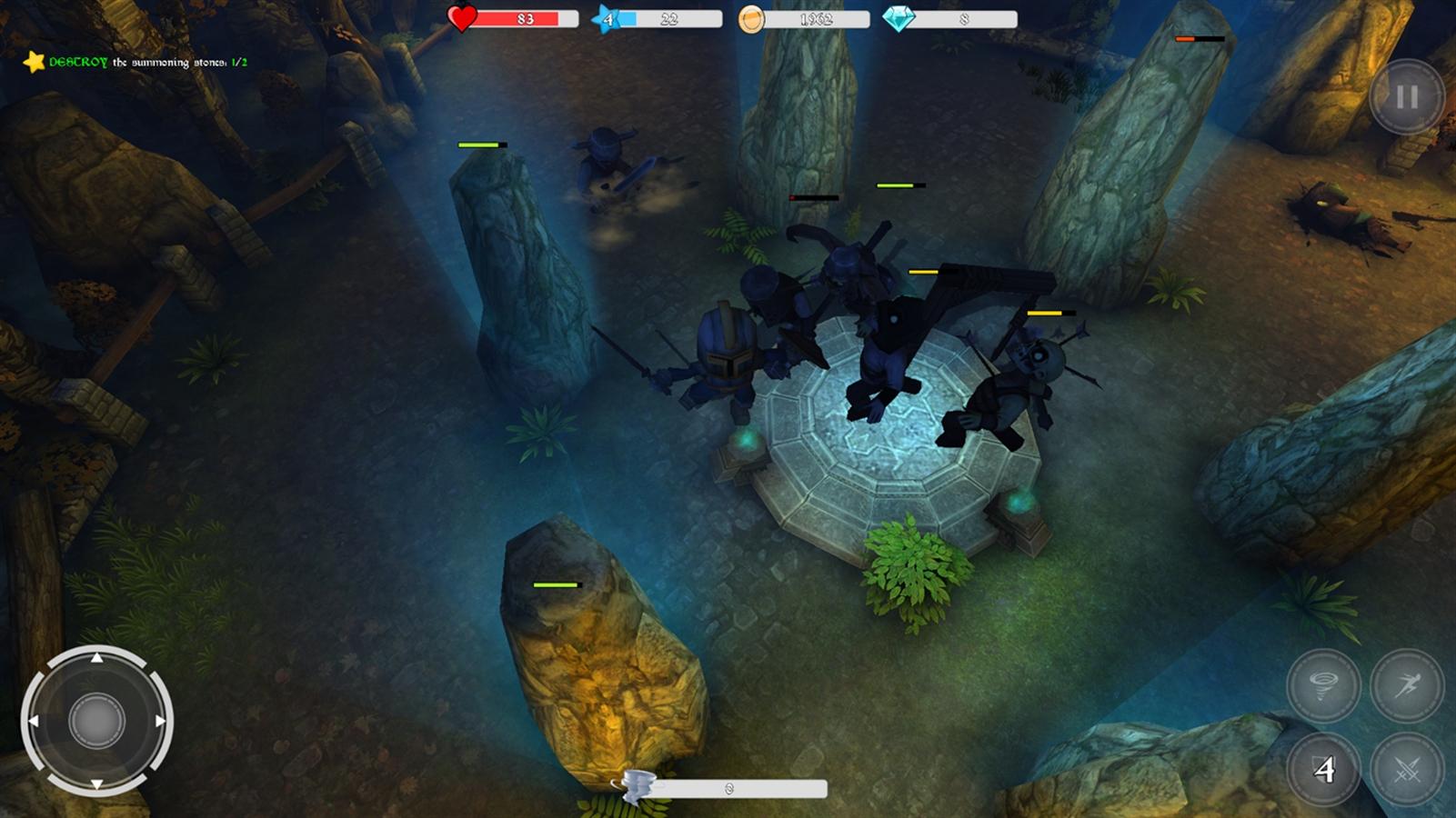The image size is (1456, 818).
Task: Tap the gold coin amount 1962 field
Action: (818, 17)
